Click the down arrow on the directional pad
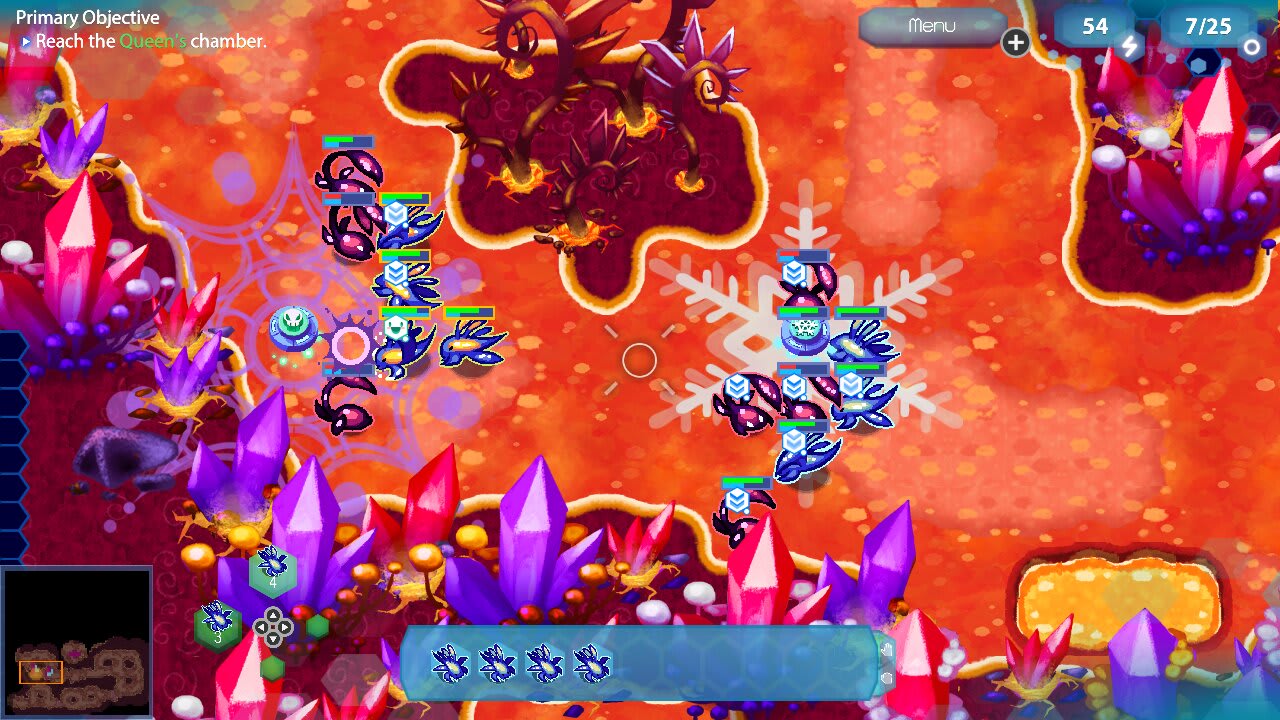 pos(273,638)
